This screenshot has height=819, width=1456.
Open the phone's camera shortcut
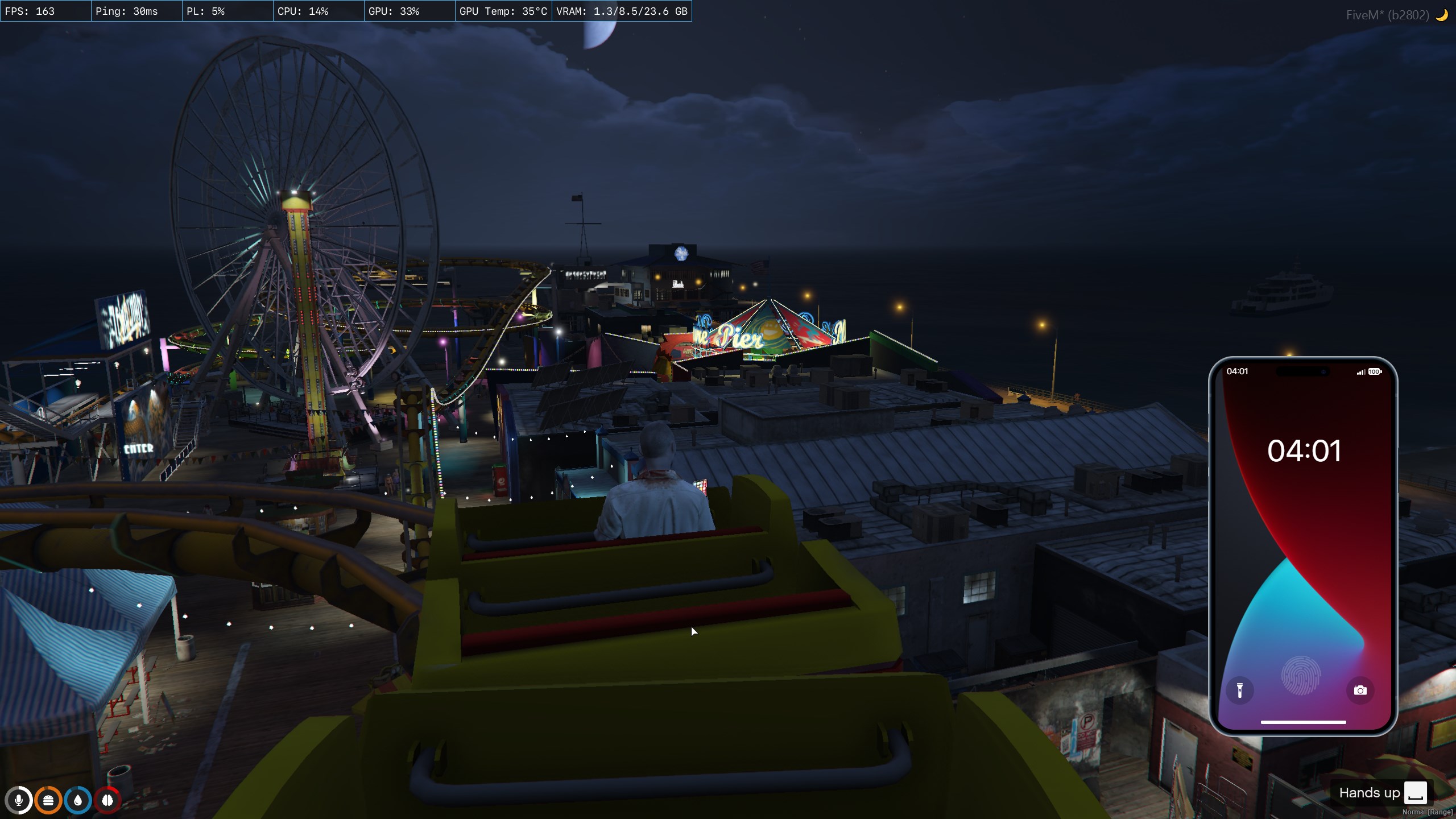[x=1360, y=690]
